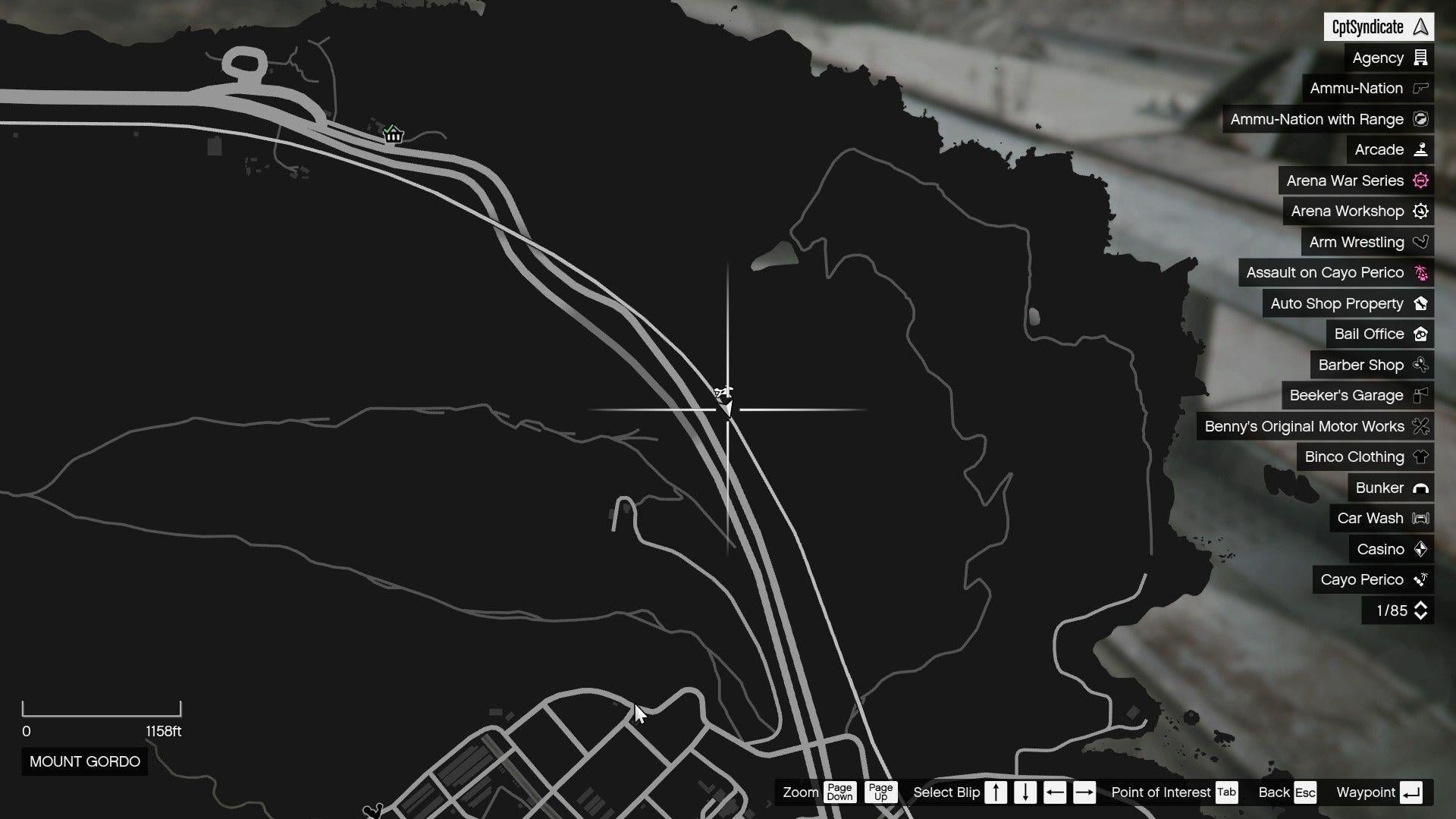
Task: Select the Bunker blip icon in the legend
Action: (1421, 488)
